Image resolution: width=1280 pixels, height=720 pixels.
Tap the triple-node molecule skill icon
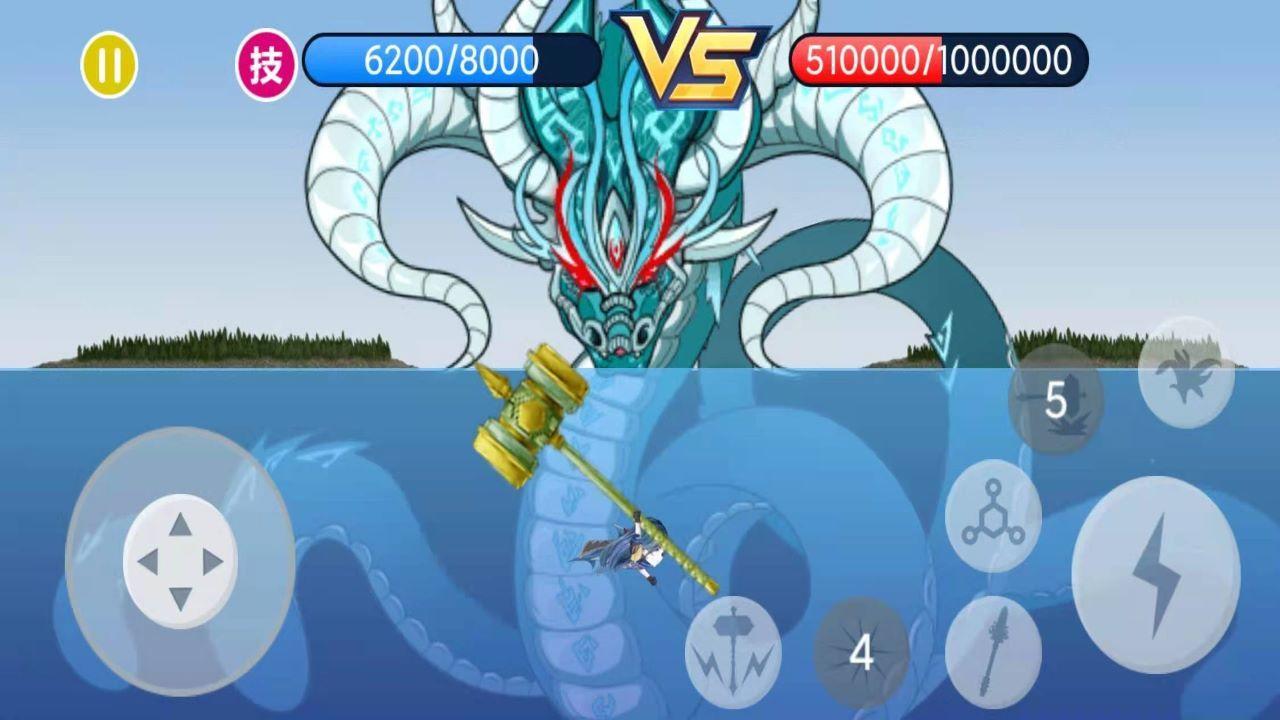tap(992, 515)
